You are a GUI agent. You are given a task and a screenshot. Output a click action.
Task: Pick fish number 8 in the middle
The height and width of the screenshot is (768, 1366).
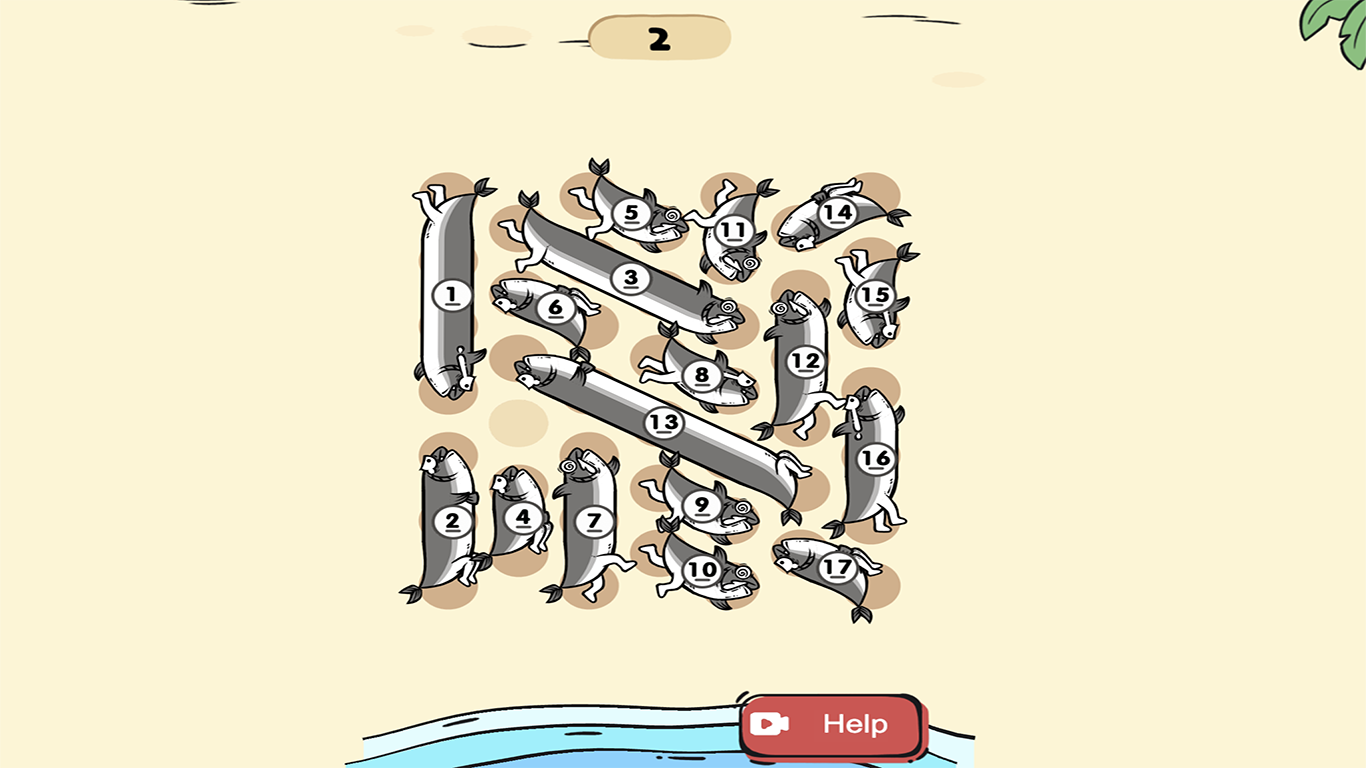tap(703, 373)
